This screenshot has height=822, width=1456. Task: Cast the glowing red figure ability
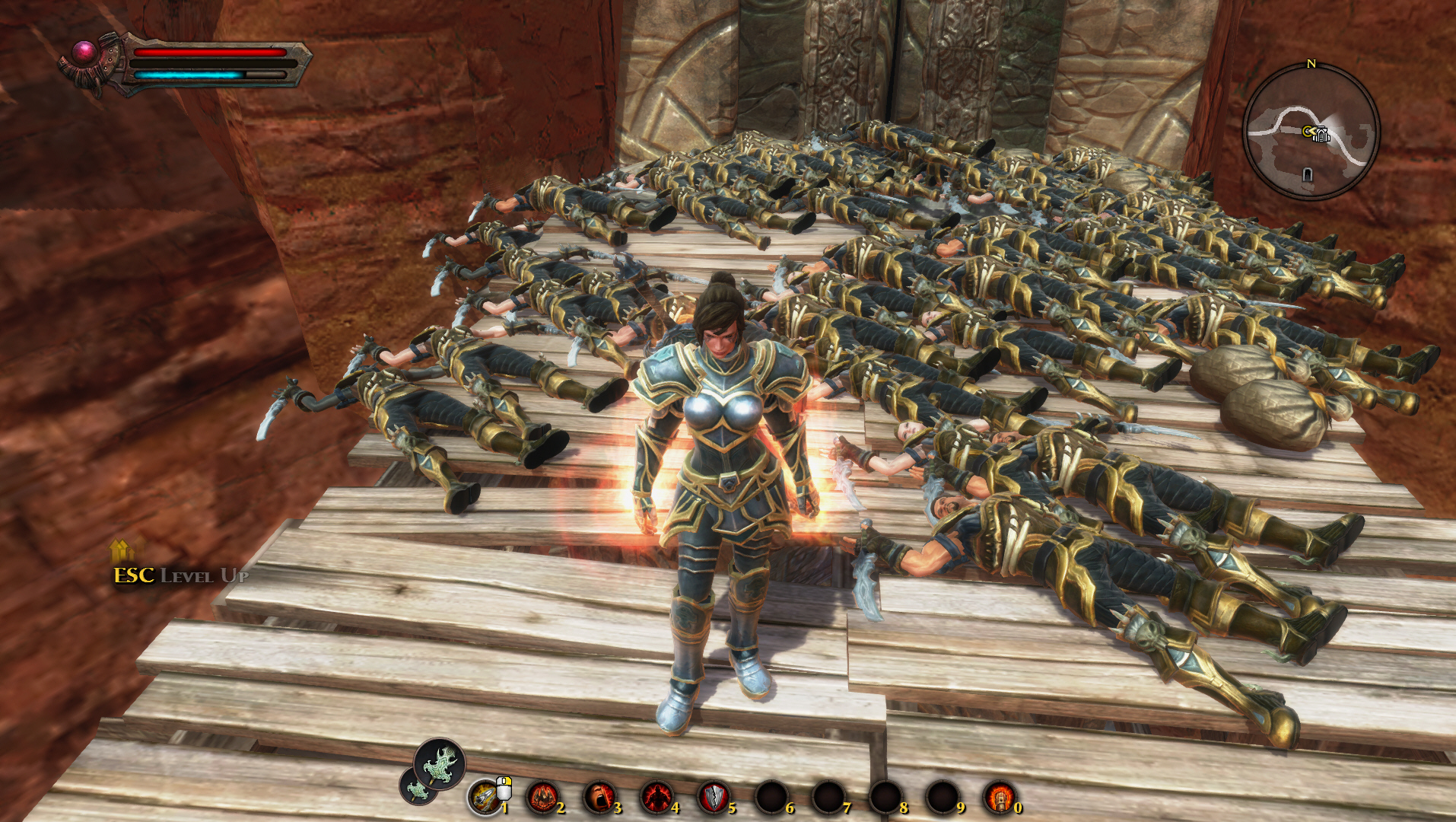tap(656, 797)
